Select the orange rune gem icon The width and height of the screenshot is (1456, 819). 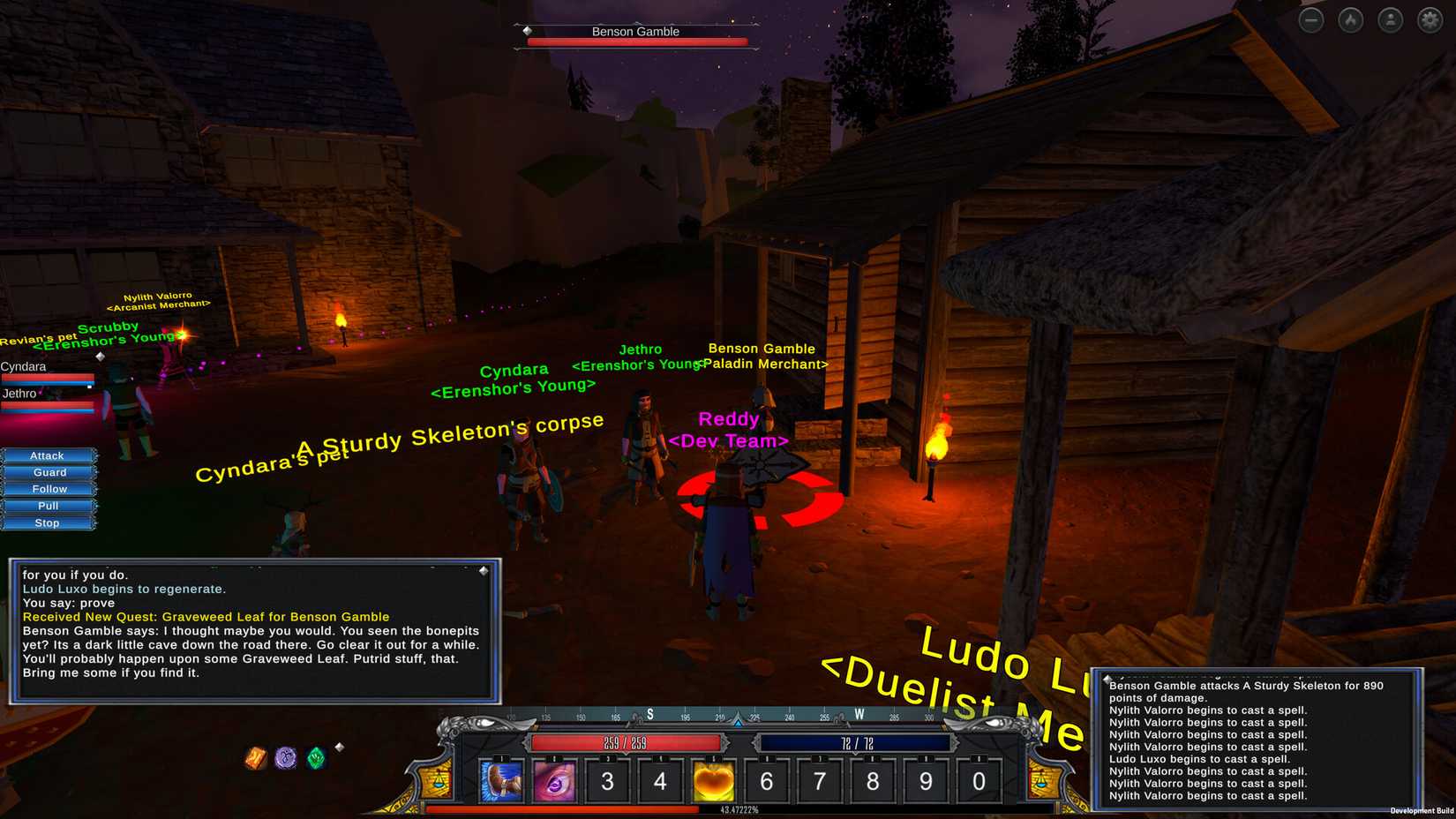(256, 757)
